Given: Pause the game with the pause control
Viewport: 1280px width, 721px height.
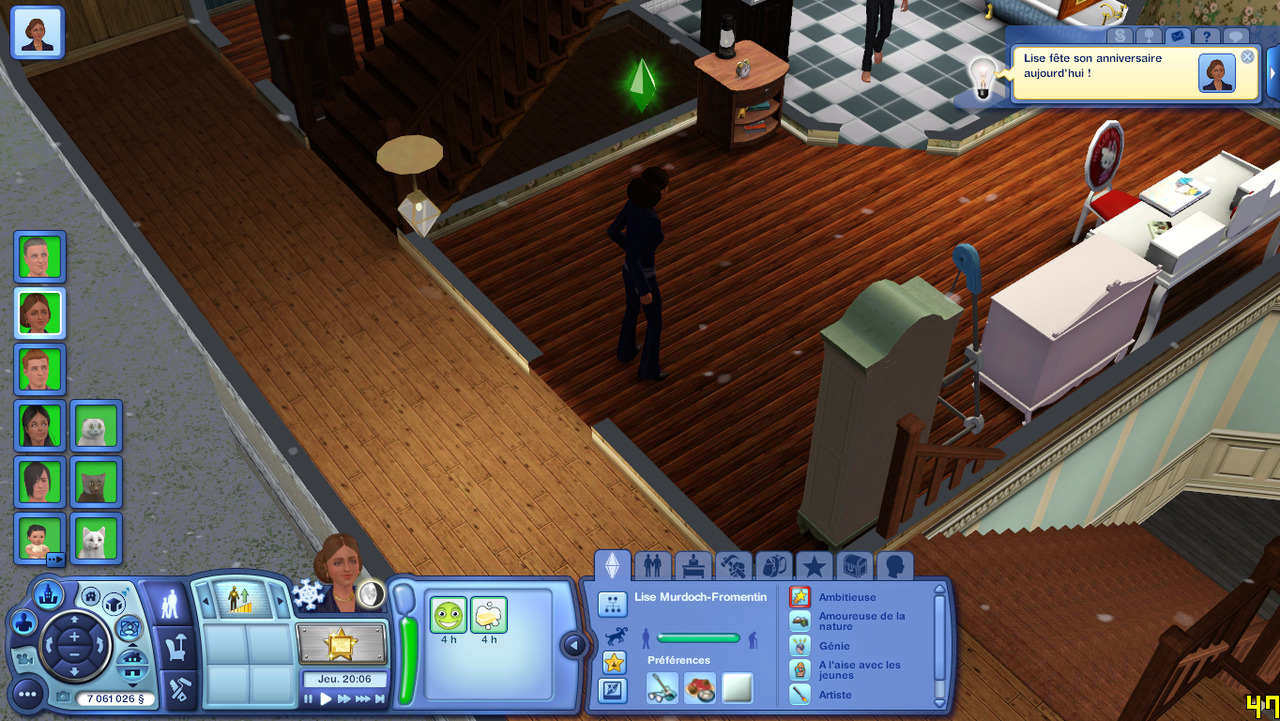Looking at the screenshot, I should click(309, 699).
